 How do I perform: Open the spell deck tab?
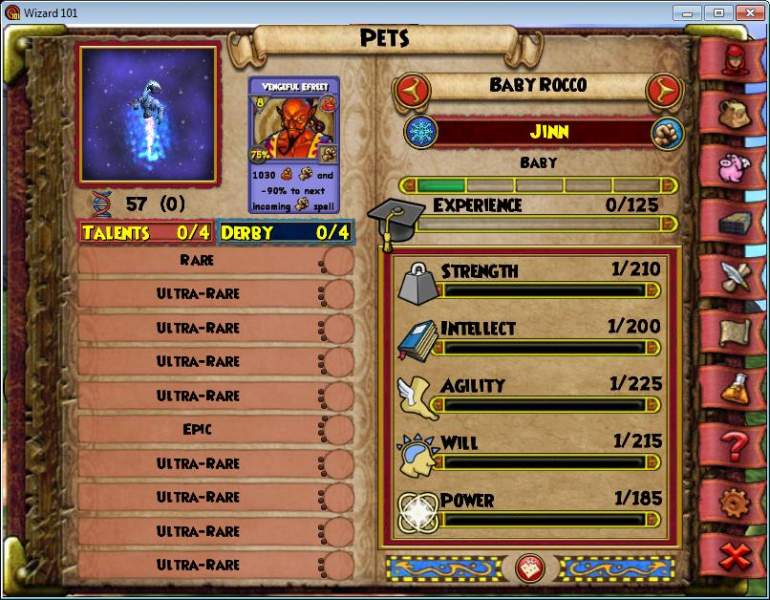point(735,219)
